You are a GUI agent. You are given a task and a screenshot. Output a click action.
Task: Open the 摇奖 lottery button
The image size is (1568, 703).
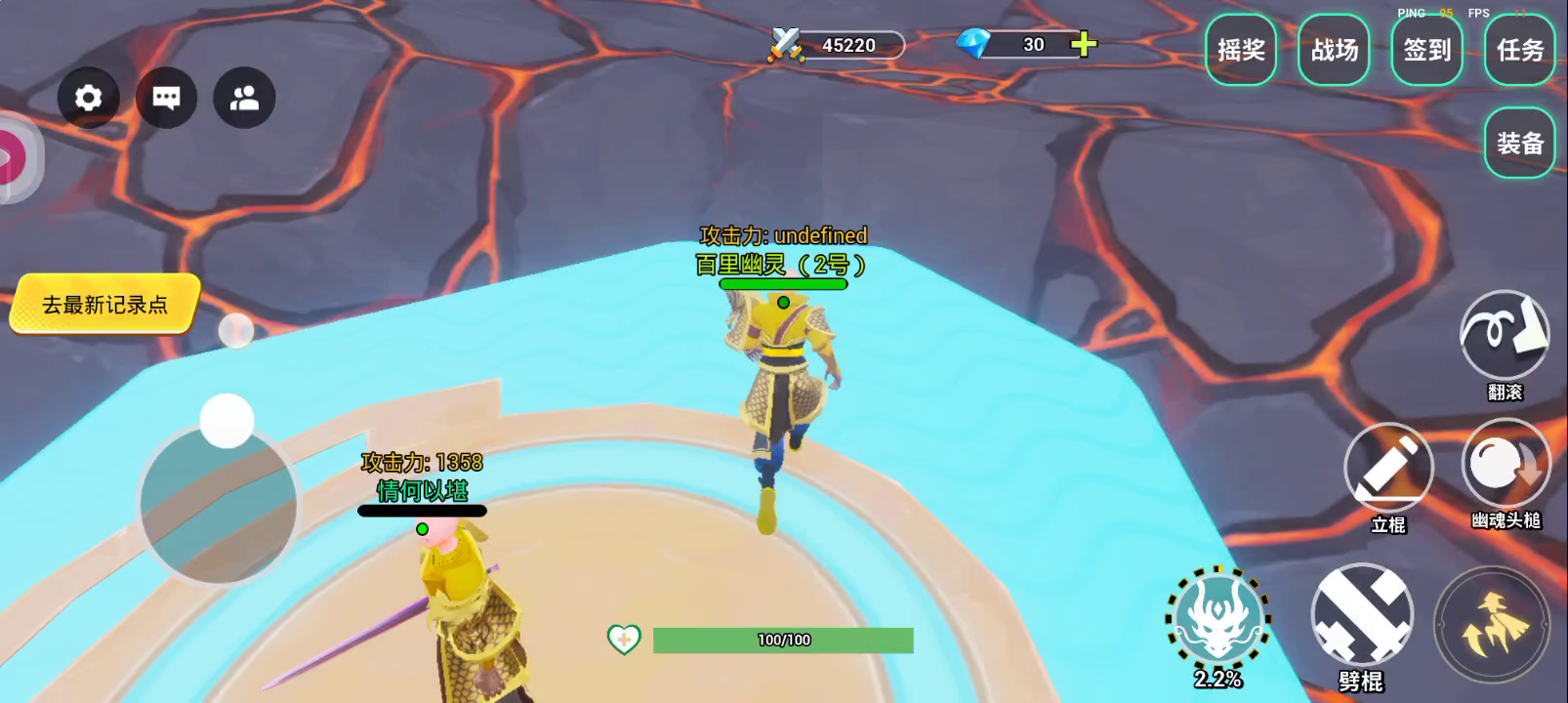coord(1241,50)
